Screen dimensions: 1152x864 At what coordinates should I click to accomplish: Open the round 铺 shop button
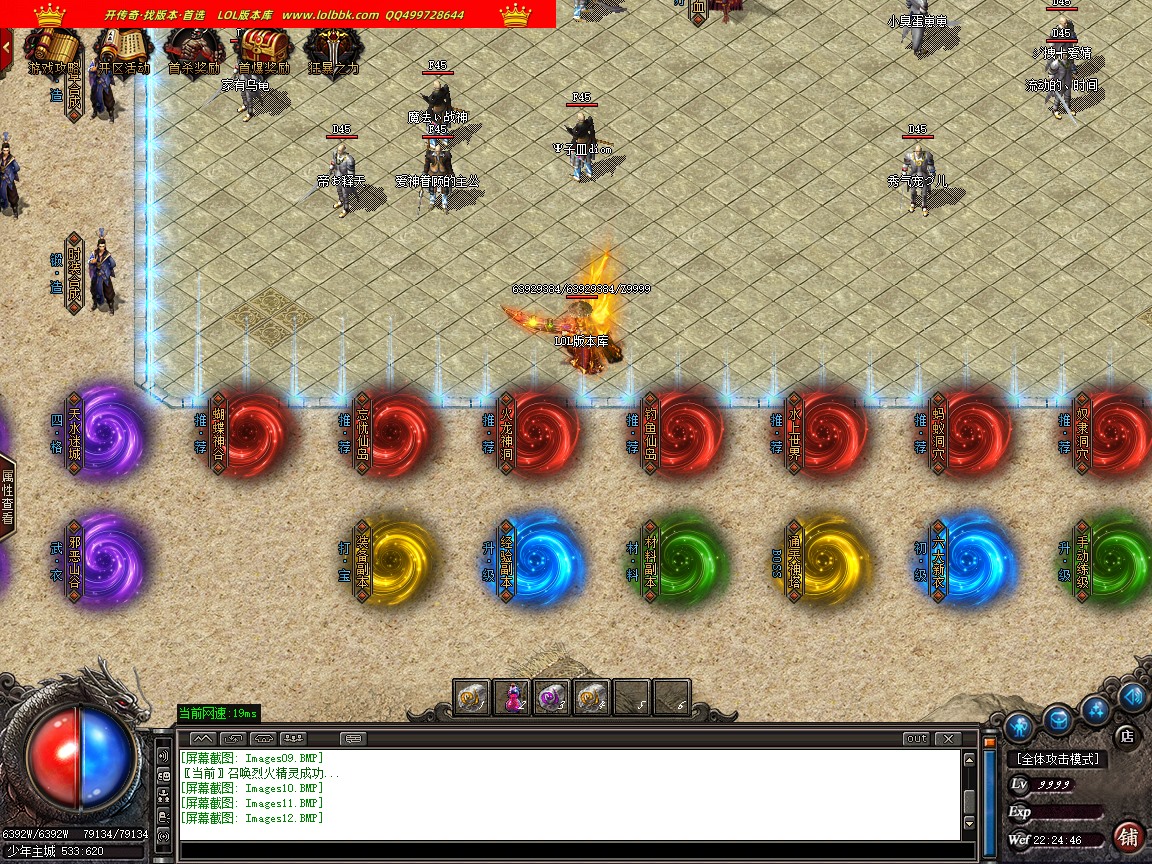[x=1129, y=835]
